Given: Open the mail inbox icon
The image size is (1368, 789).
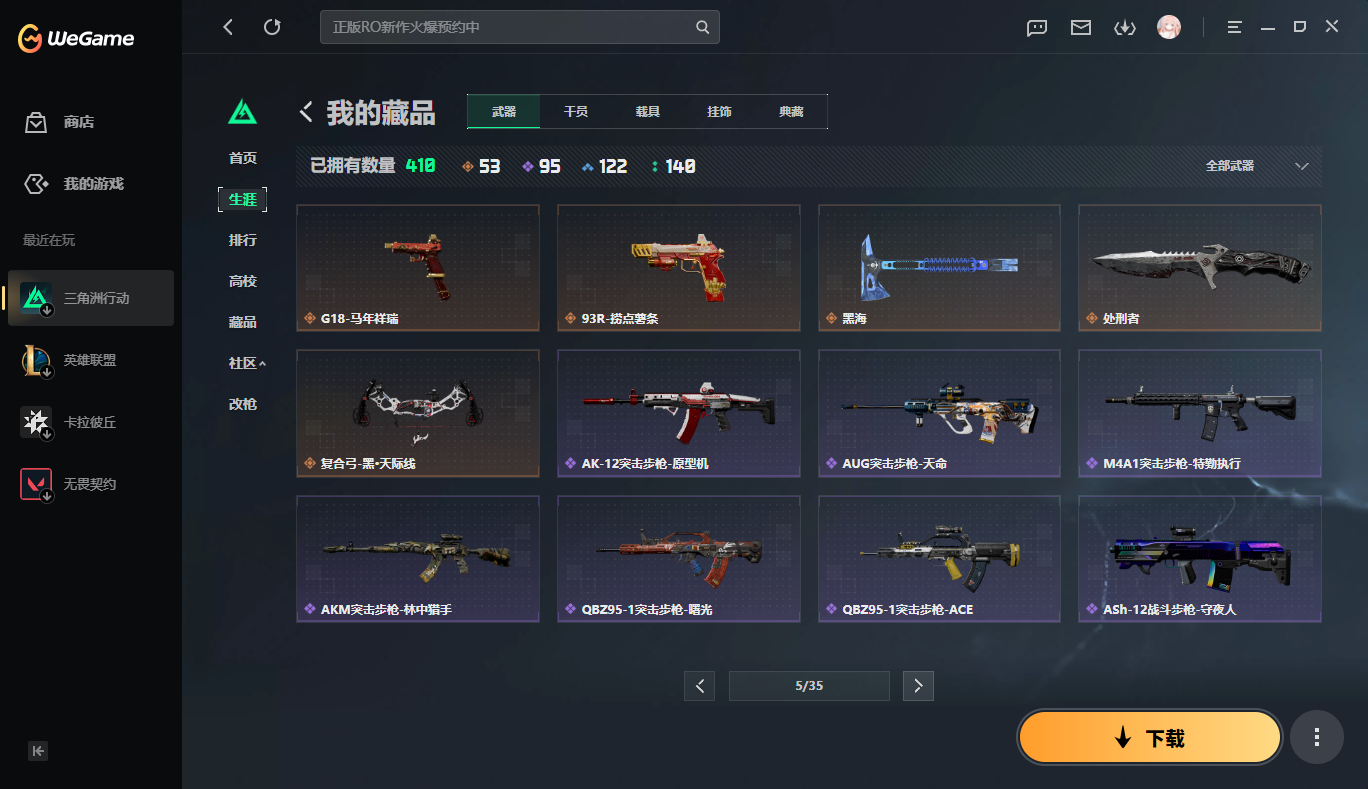Looking at the screenshot, I should [x=1080, y=28].
